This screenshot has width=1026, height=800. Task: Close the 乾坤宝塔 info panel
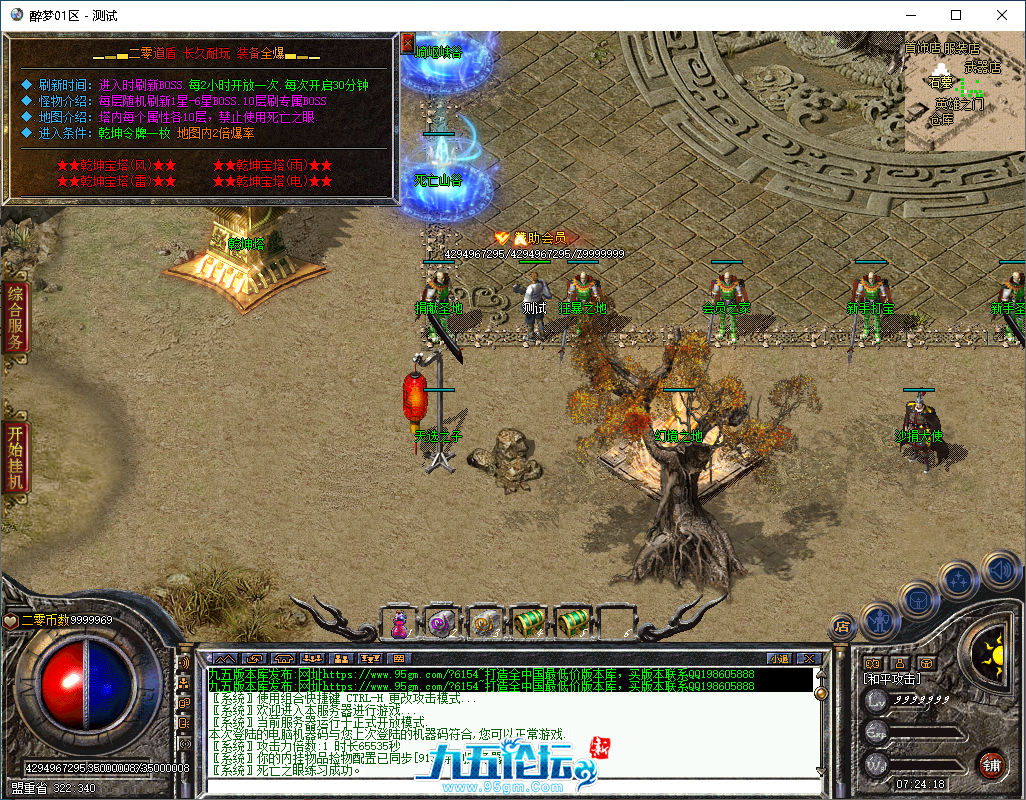(x=407, y=43)
